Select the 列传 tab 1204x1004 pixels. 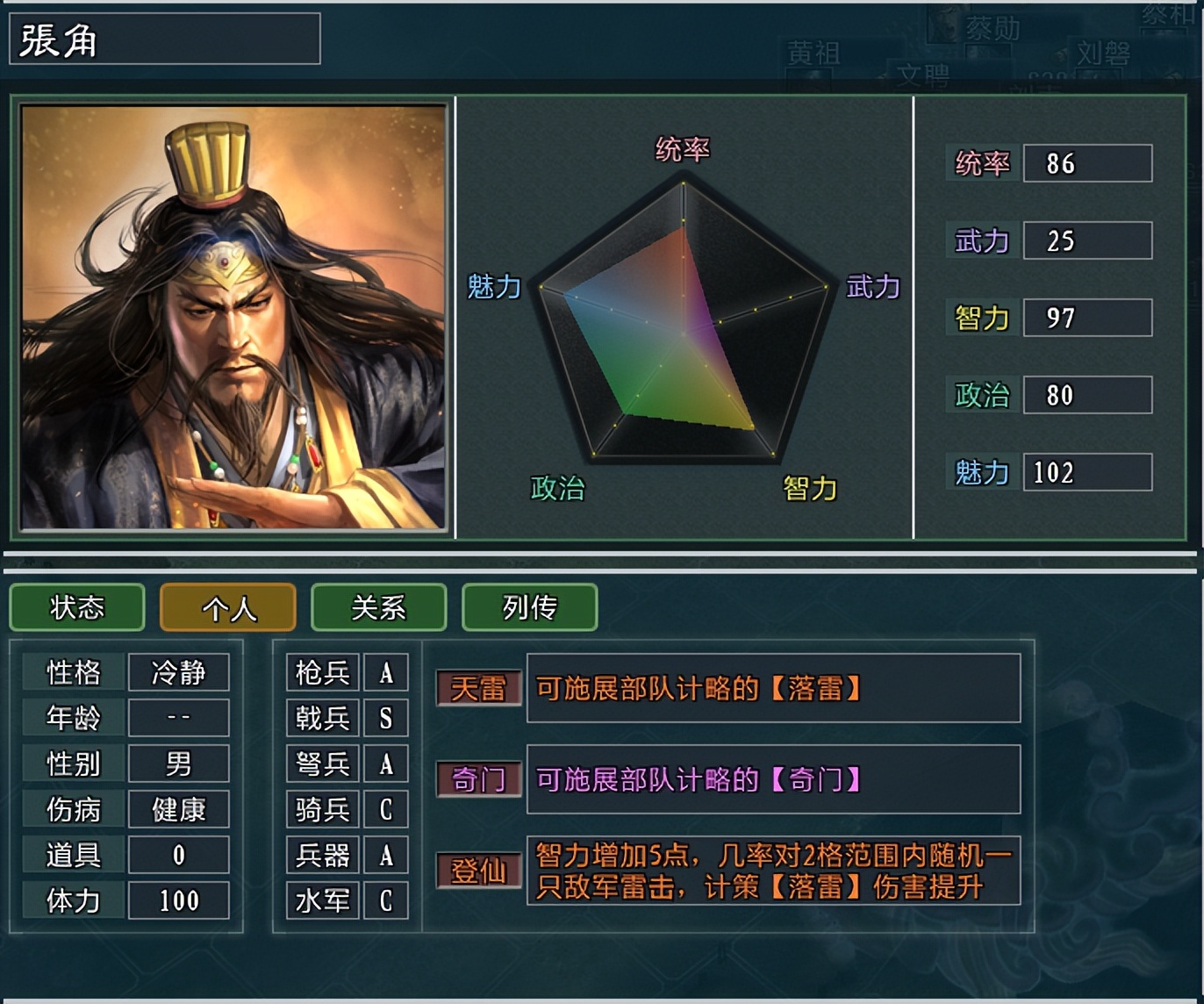coord(529,607)
